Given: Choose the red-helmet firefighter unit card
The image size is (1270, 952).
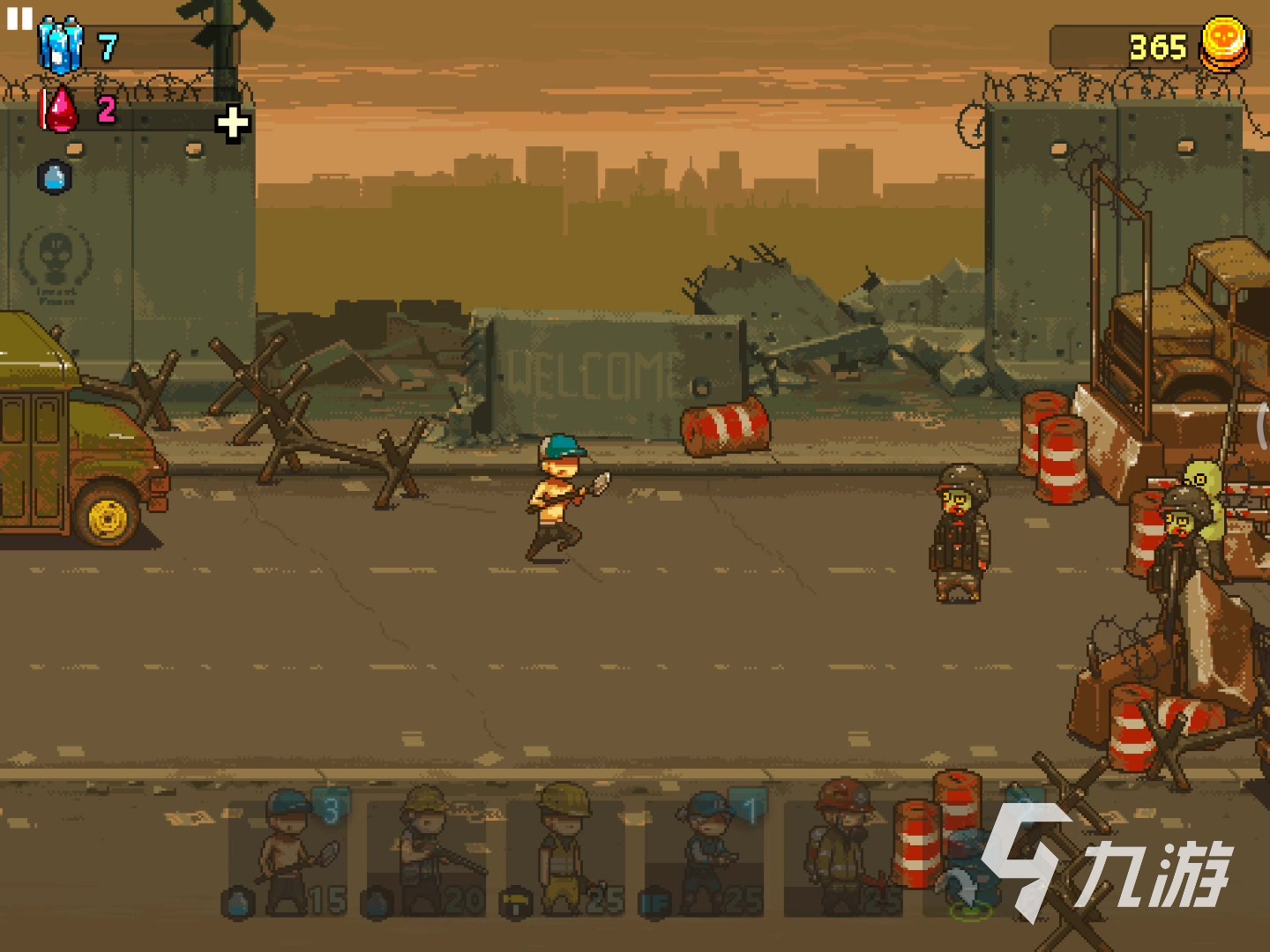Looking at the screenshot, I should pyautogui.click(x=842, y=854).
